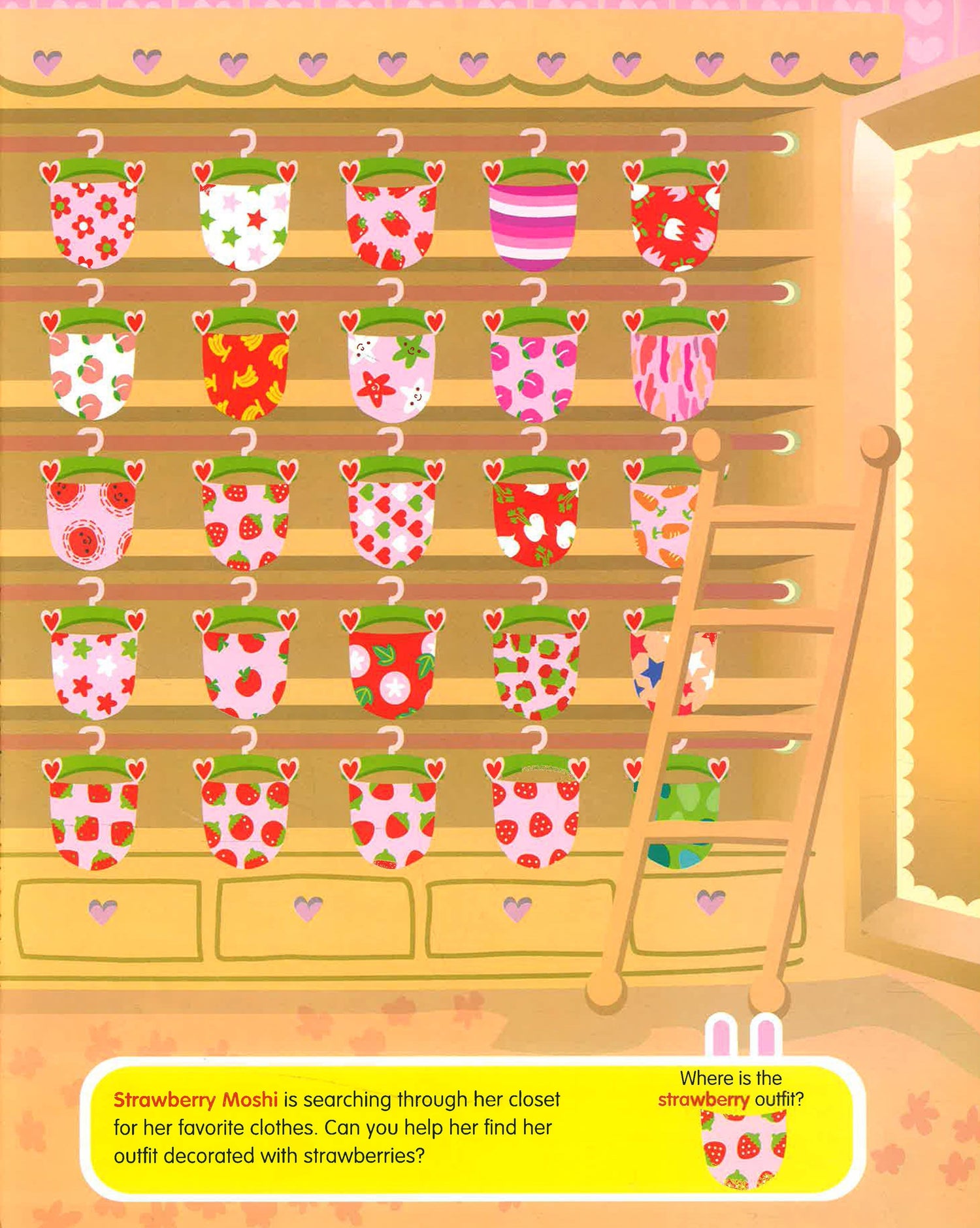Select the white outfit with peaches

click(92, 374)
